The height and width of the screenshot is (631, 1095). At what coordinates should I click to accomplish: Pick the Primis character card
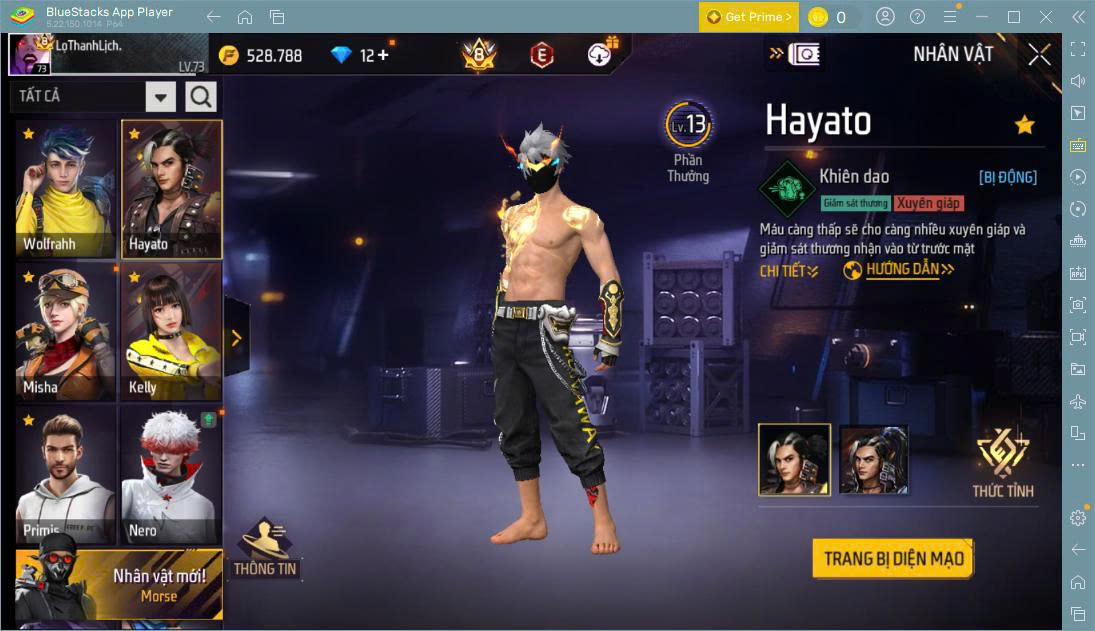pyautogui.click(x=66, y=475)
